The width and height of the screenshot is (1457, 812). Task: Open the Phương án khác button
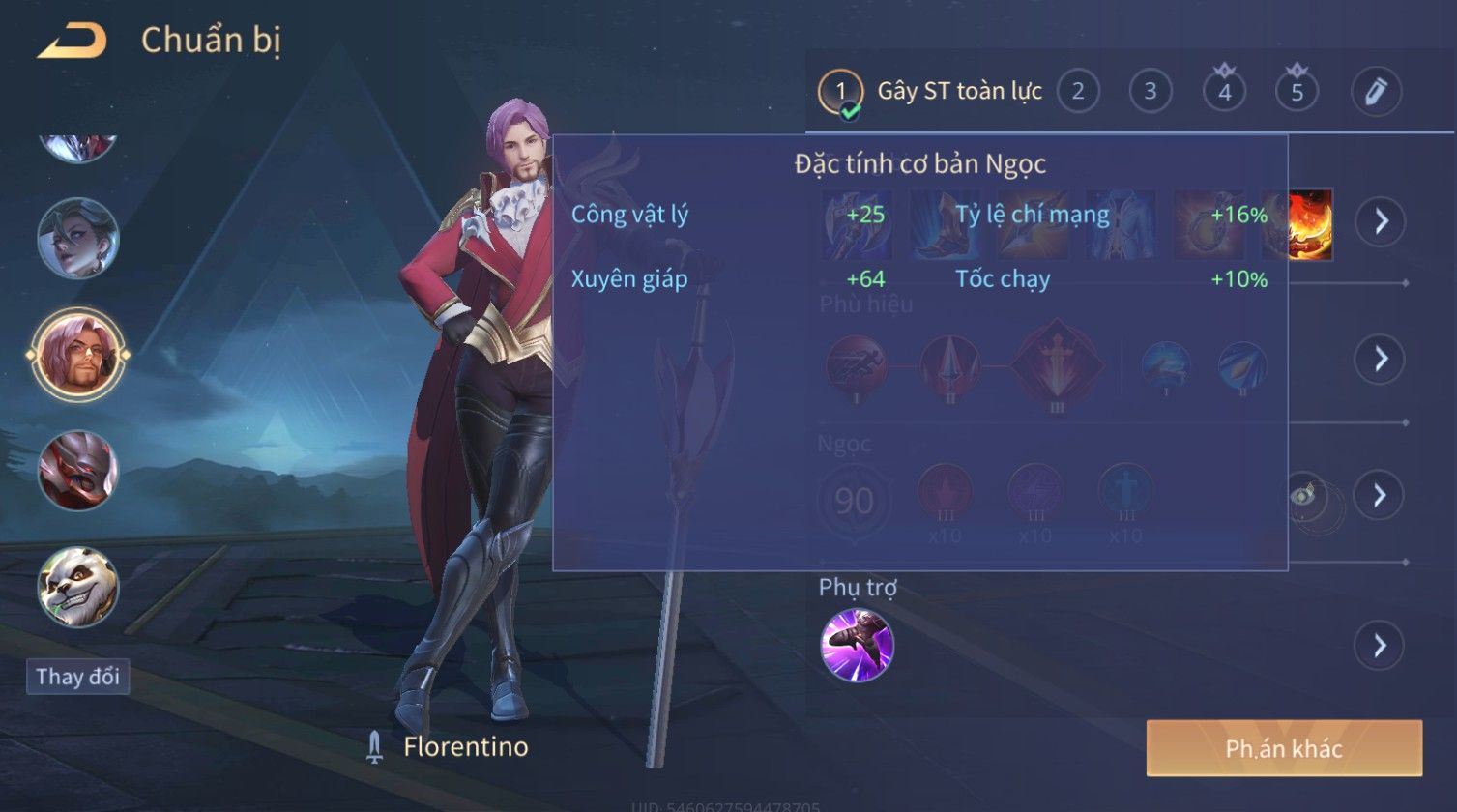pyautogui.click(x=1283, y=748)
